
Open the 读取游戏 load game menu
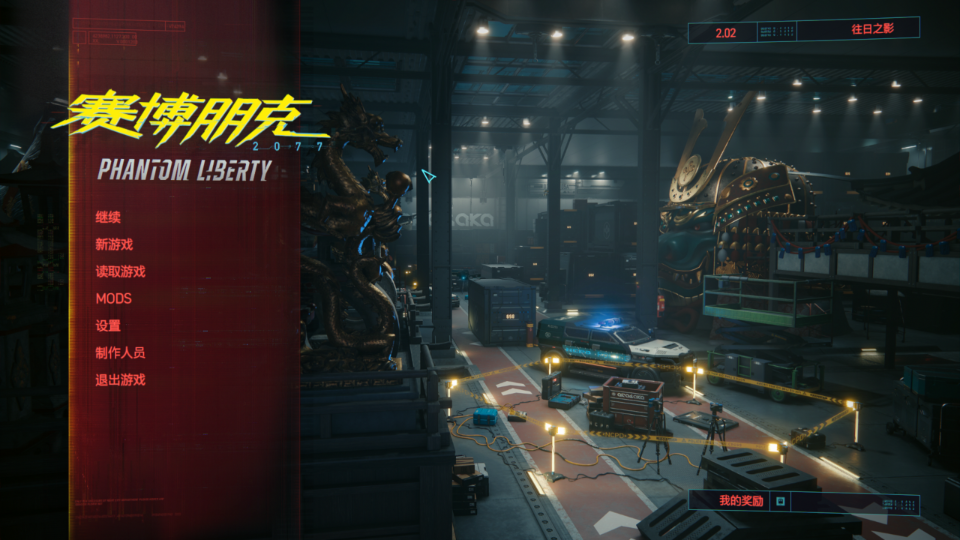coord(120,271)
